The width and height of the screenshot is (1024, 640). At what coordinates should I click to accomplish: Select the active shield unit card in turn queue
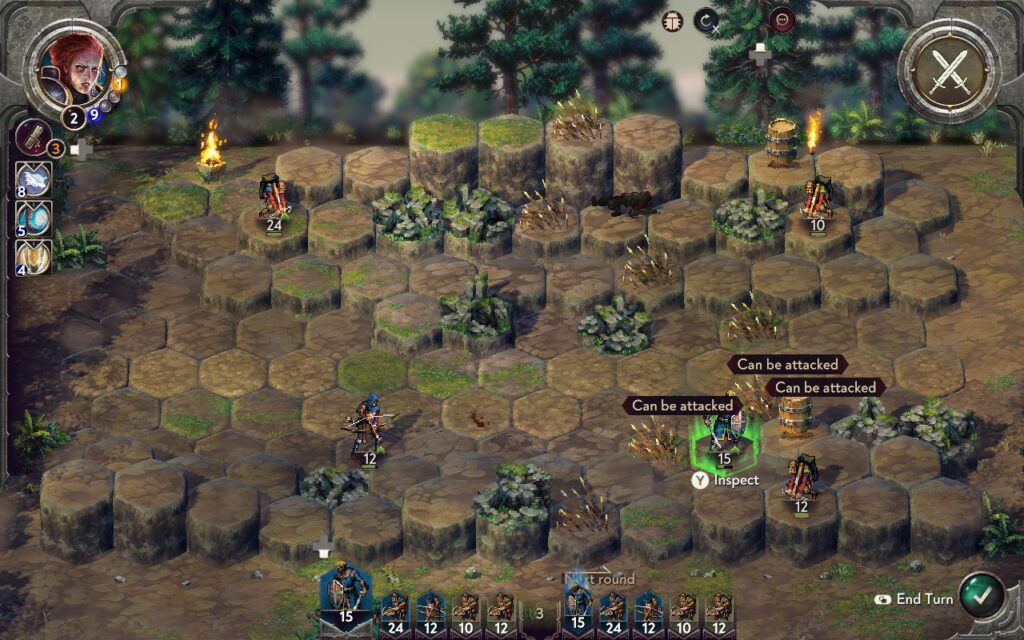coord(345,596)
